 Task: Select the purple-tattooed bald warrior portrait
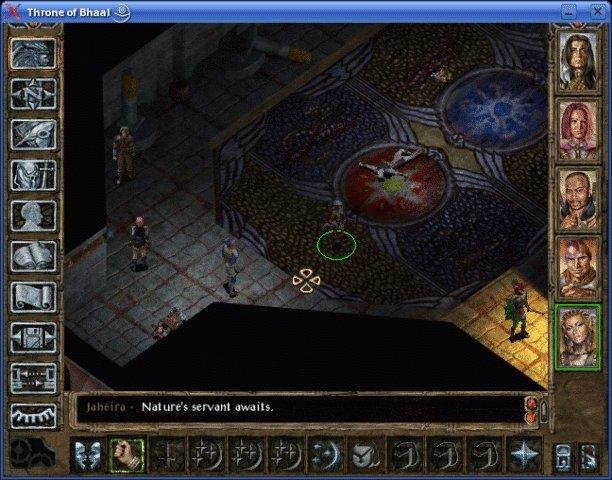578,265
